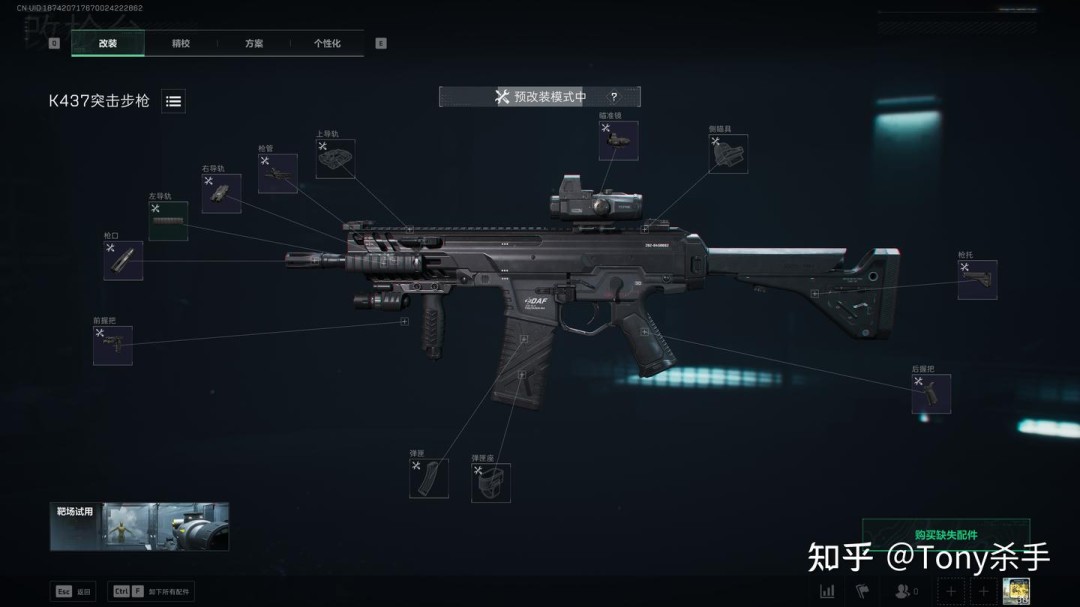Click the 购买缺失配件 button
Viewport: 1080px width, 607px height.
click(x=945, y=534)
